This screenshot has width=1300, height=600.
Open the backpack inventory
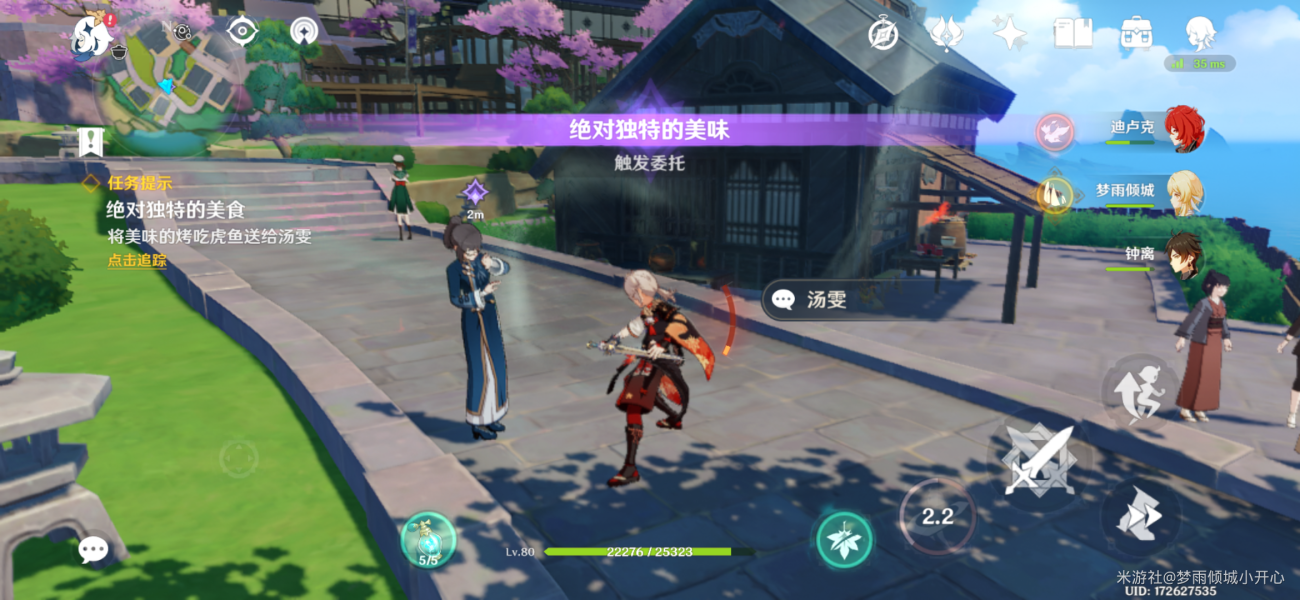tap(1136, 34)
